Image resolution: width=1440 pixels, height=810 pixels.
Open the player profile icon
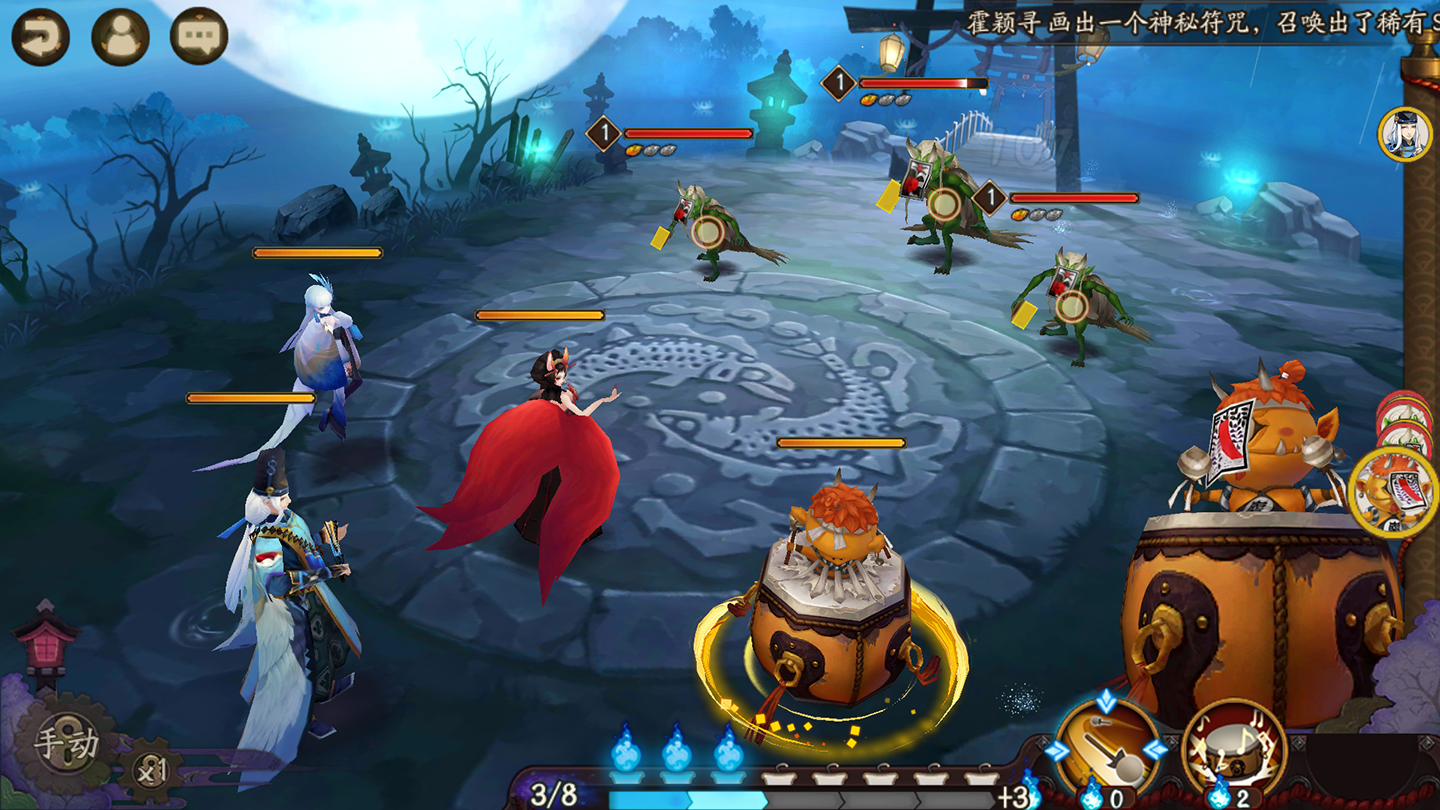120,37
